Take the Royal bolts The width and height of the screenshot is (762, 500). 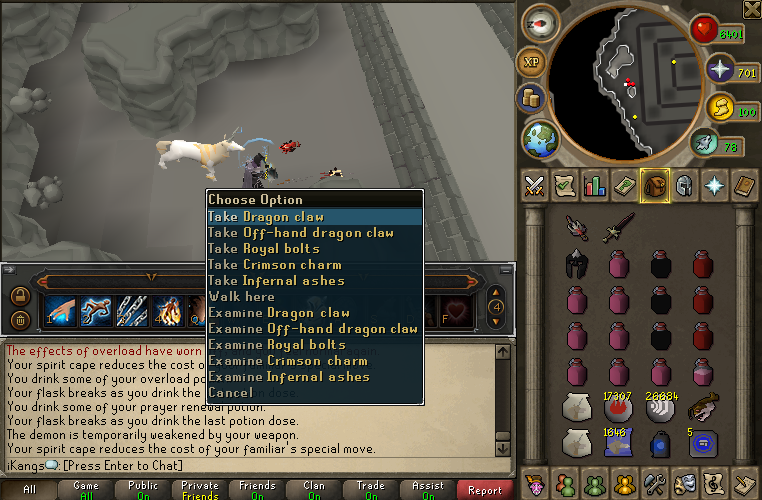point(264,249)
